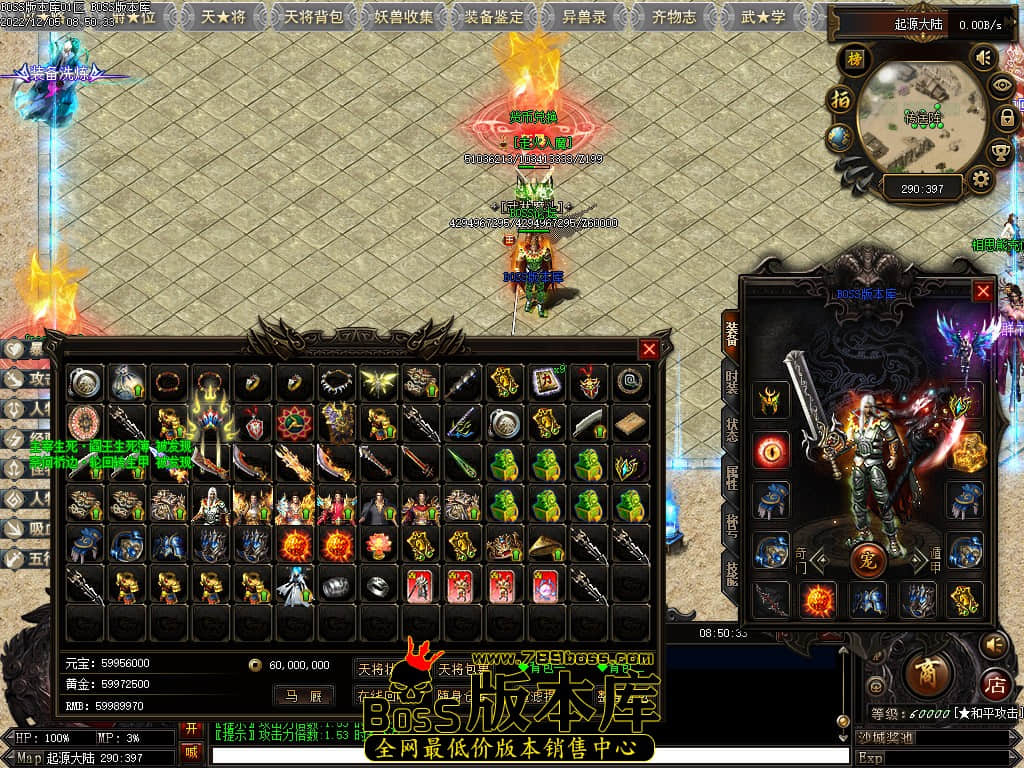
Task: Close the inventory bag window
Action: [x=649, y=349]
